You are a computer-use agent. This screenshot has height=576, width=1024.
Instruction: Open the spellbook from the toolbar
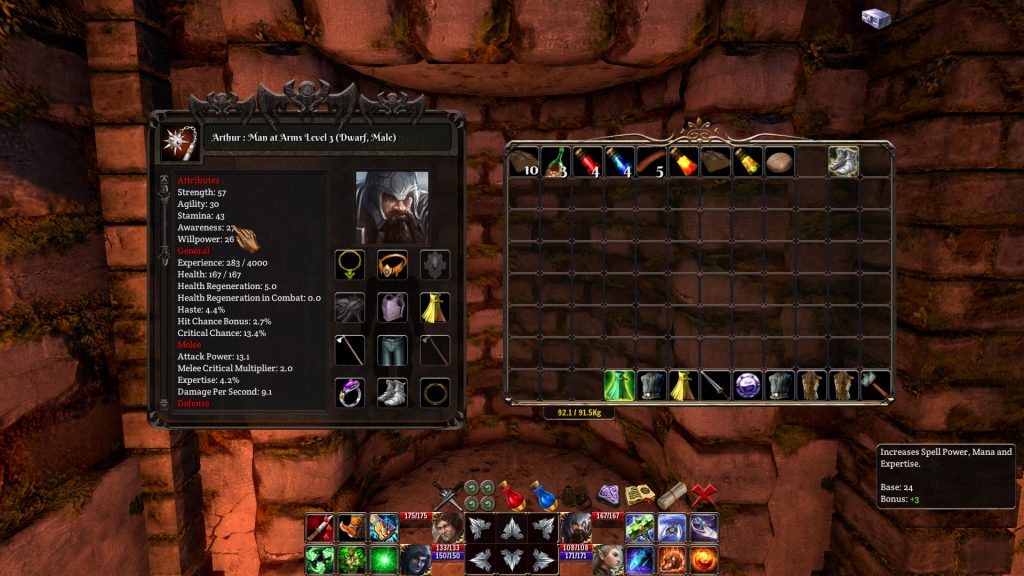pos(639,494)
